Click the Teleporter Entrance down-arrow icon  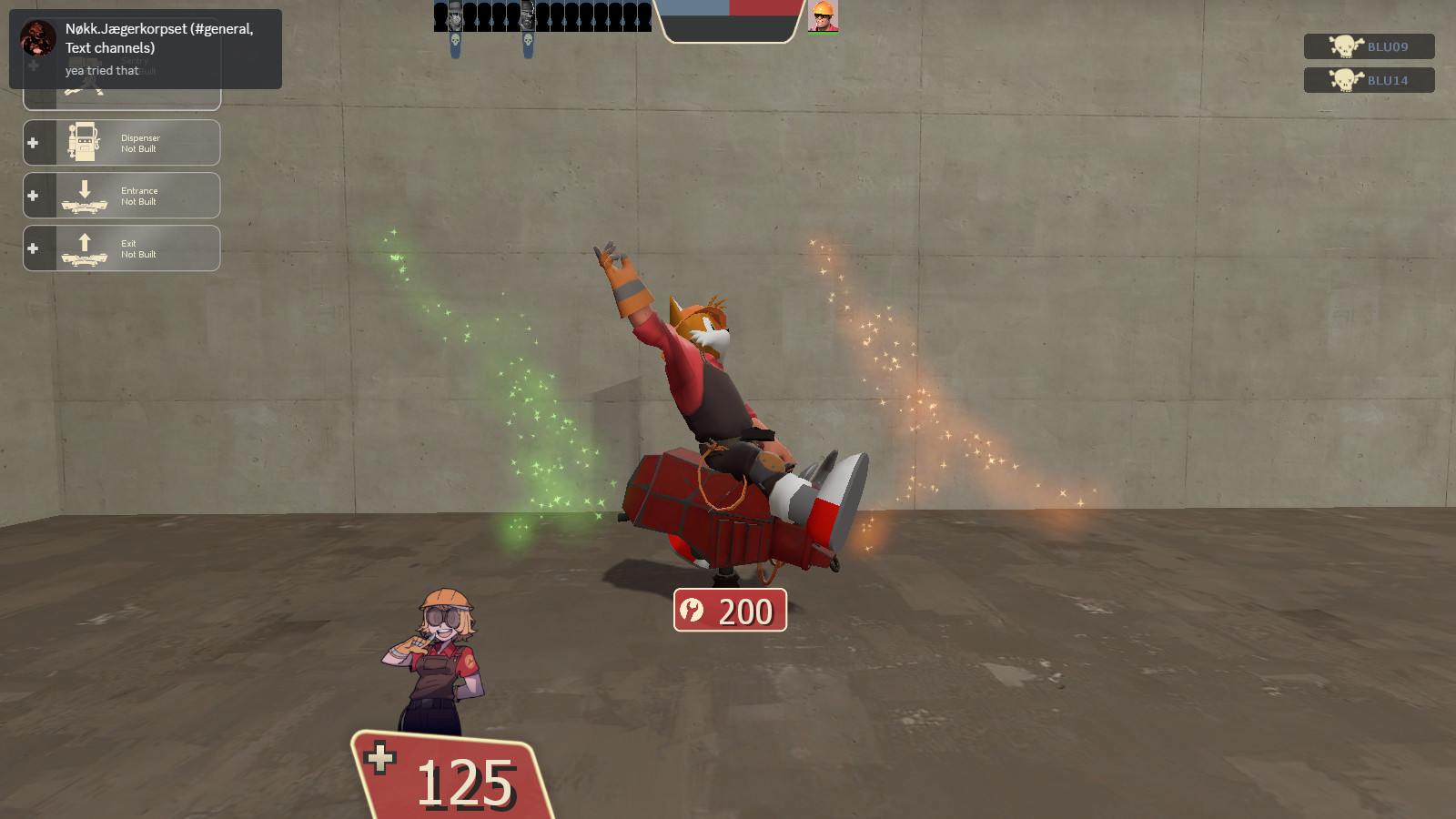click(x=85, y=193)
